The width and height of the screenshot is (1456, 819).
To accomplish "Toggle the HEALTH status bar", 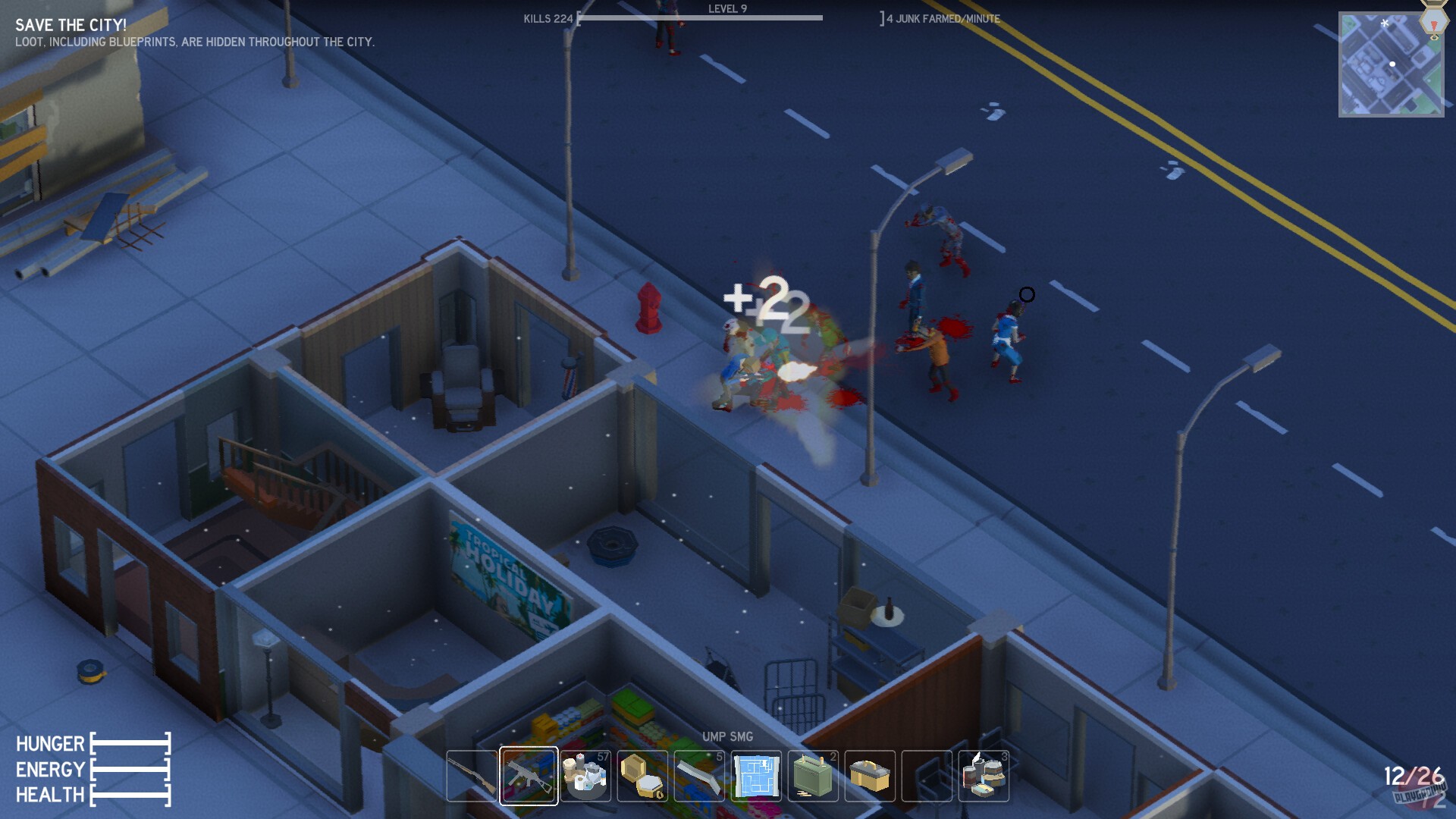I will 129,795.
